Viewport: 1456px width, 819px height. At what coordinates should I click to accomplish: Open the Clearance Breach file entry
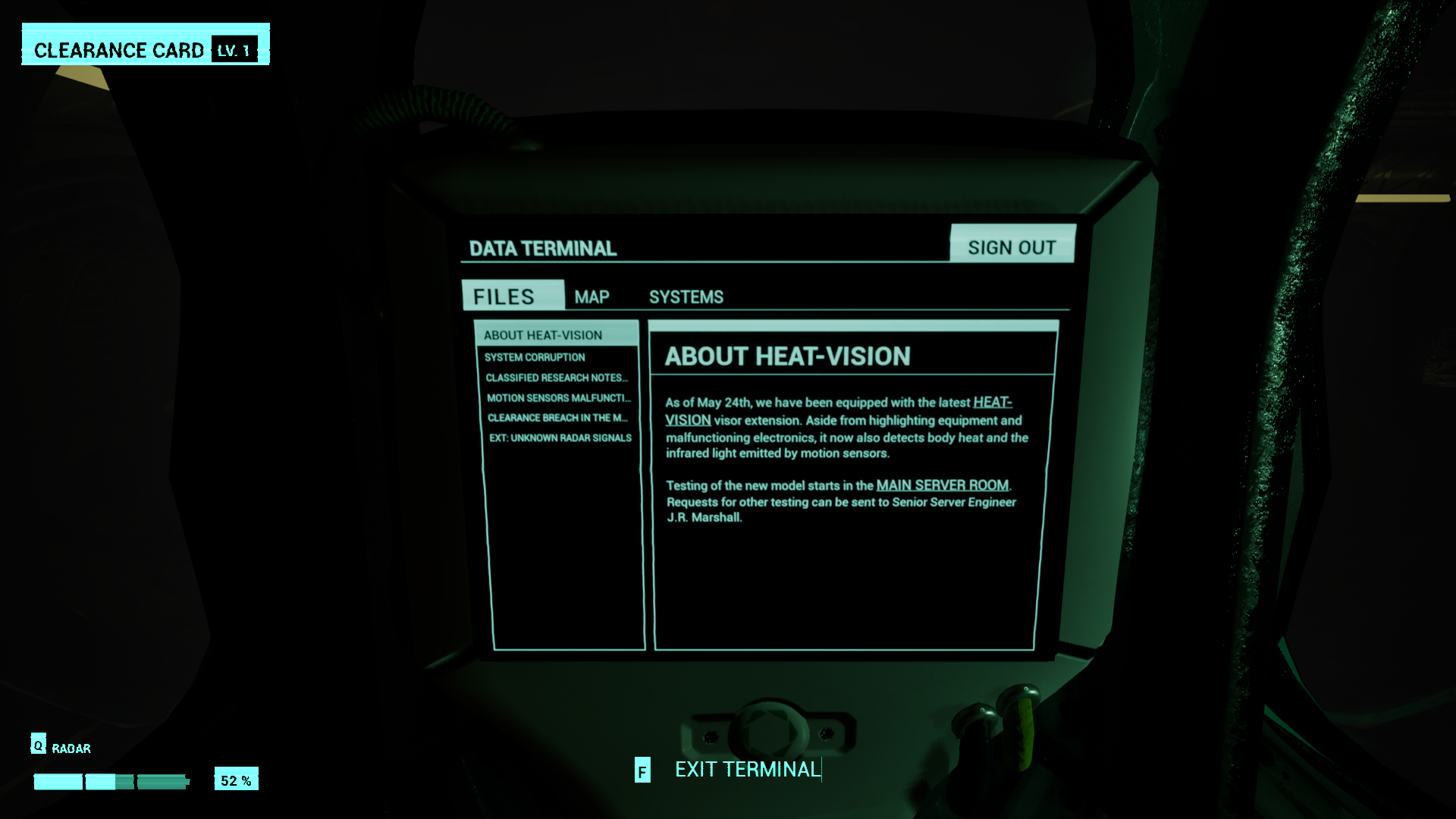557,418
